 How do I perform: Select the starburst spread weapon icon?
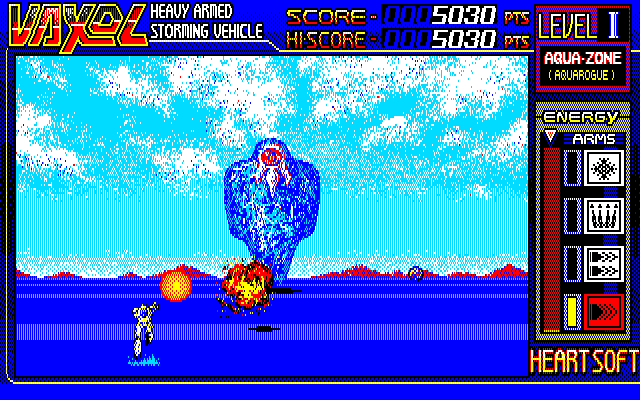coord(603,167)
